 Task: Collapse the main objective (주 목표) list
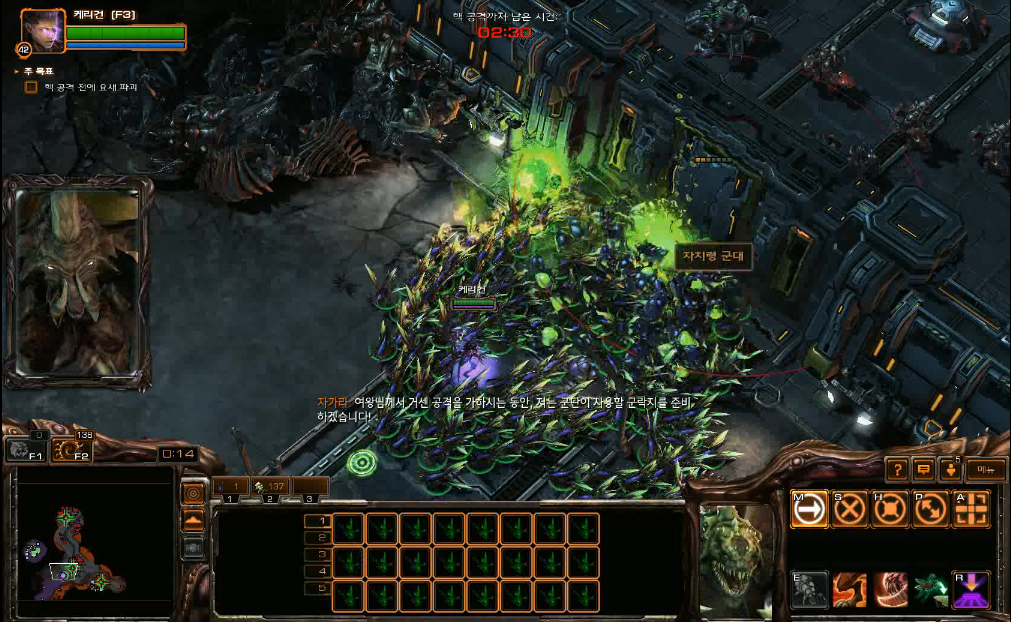point(17,72)
